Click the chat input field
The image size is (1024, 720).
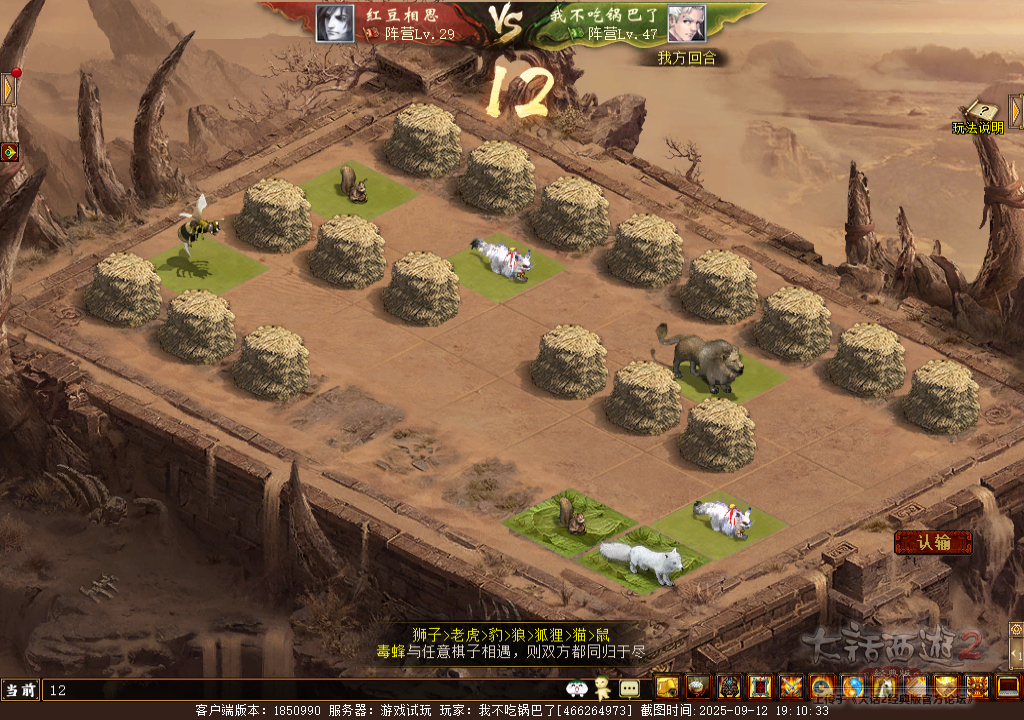coord(300,690)
